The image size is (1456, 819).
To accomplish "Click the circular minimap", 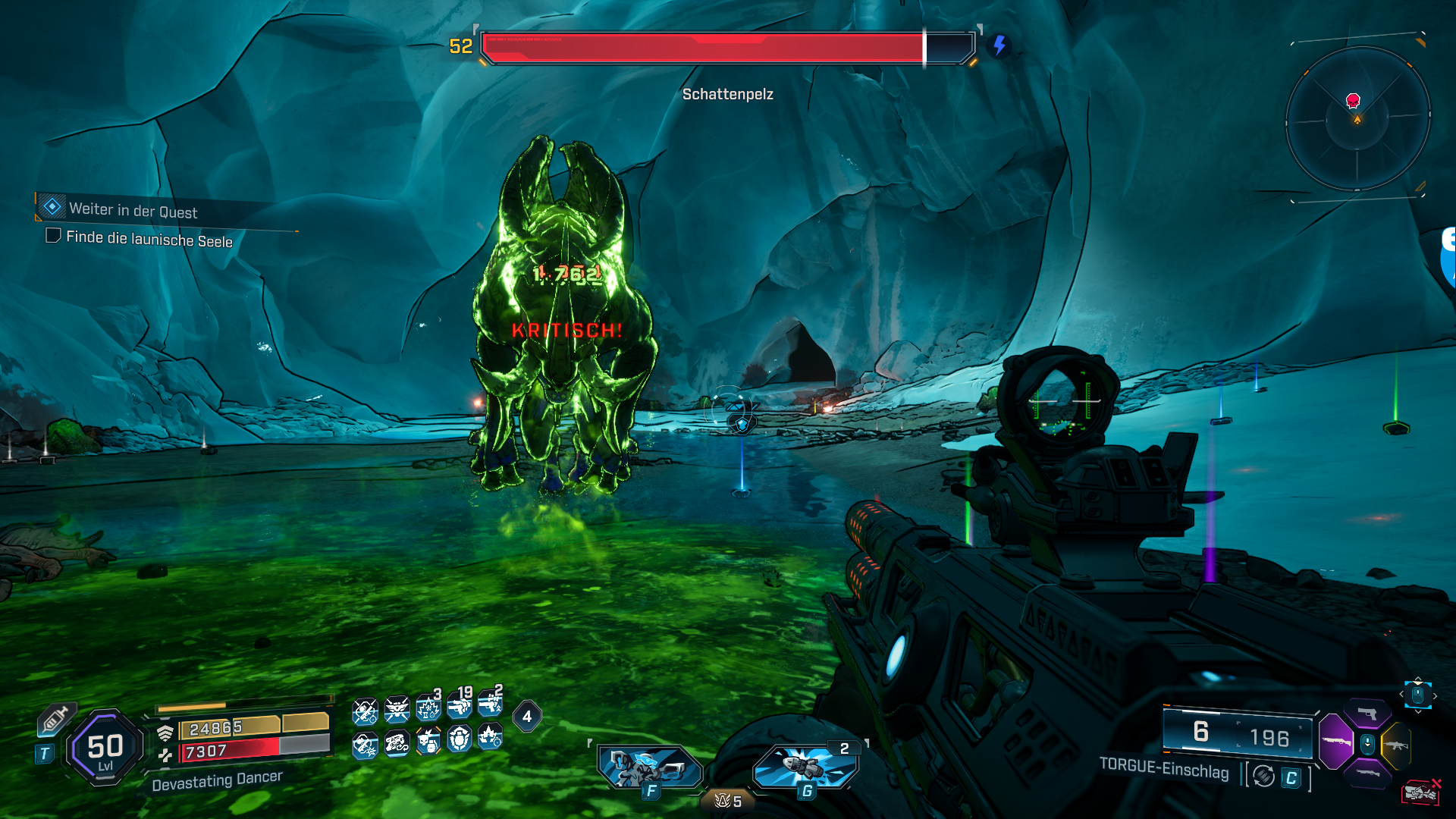I will (1357, 119).
